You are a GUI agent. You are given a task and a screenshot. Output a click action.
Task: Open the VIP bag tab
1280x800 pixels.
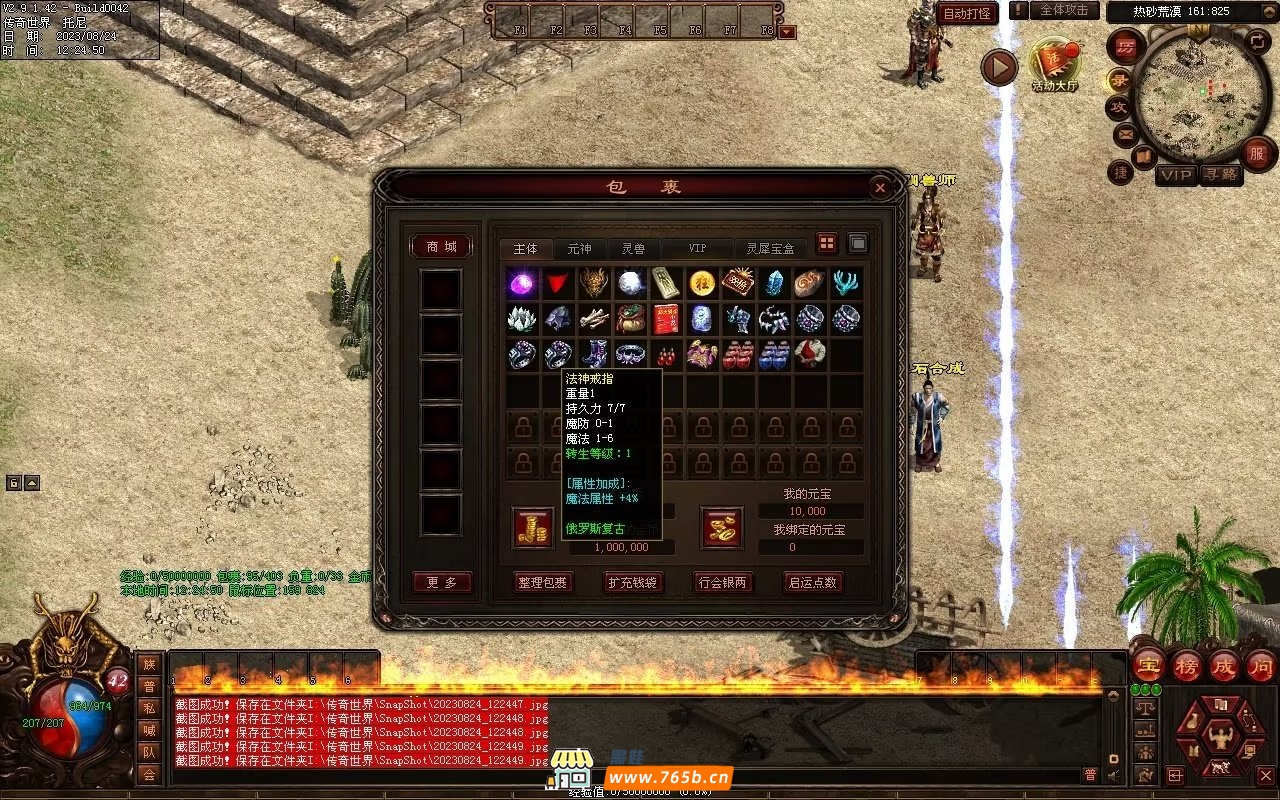(696, 249)
